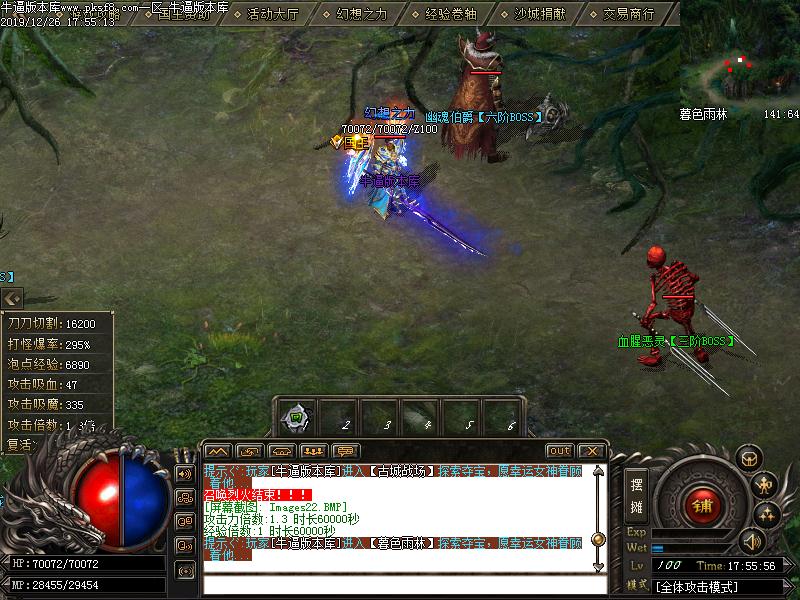Open the skills sparkle icon

pyautogui.click(x=768, y=515)
